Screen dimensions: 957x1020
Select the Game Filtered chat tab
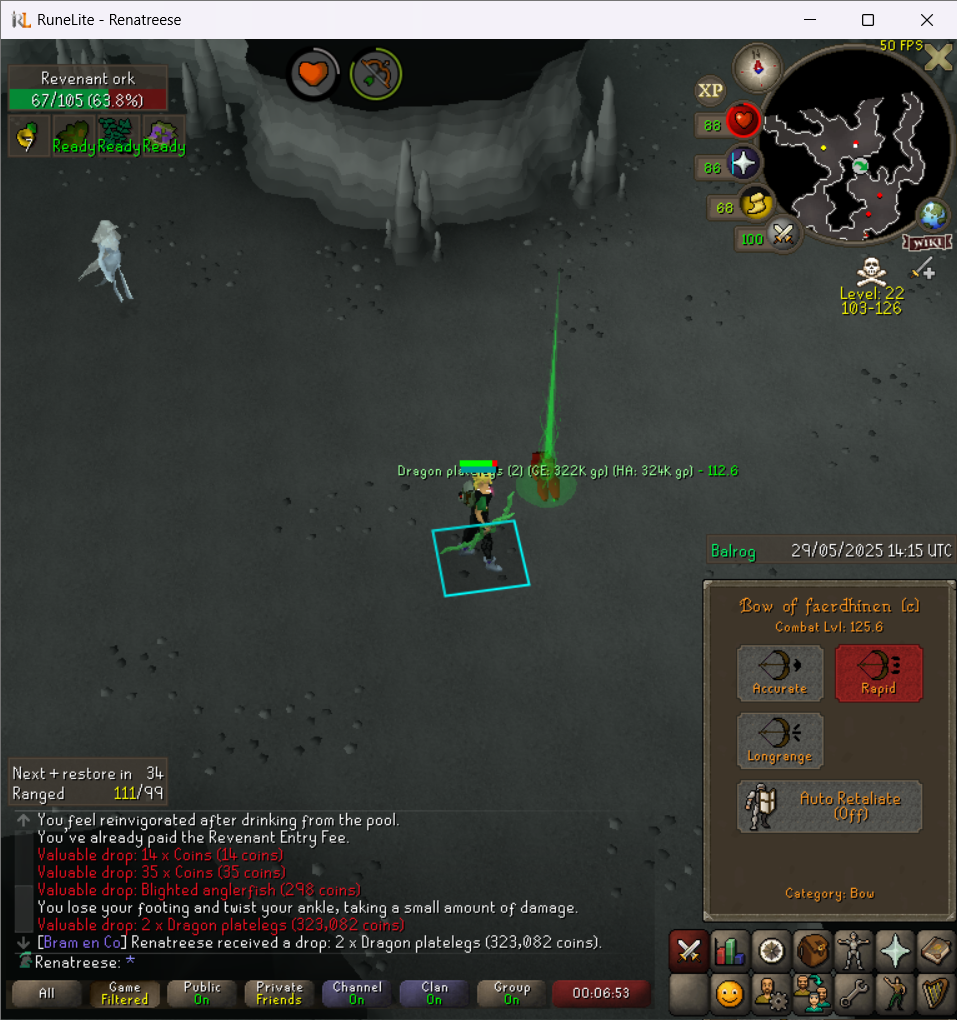pos(125,993)
